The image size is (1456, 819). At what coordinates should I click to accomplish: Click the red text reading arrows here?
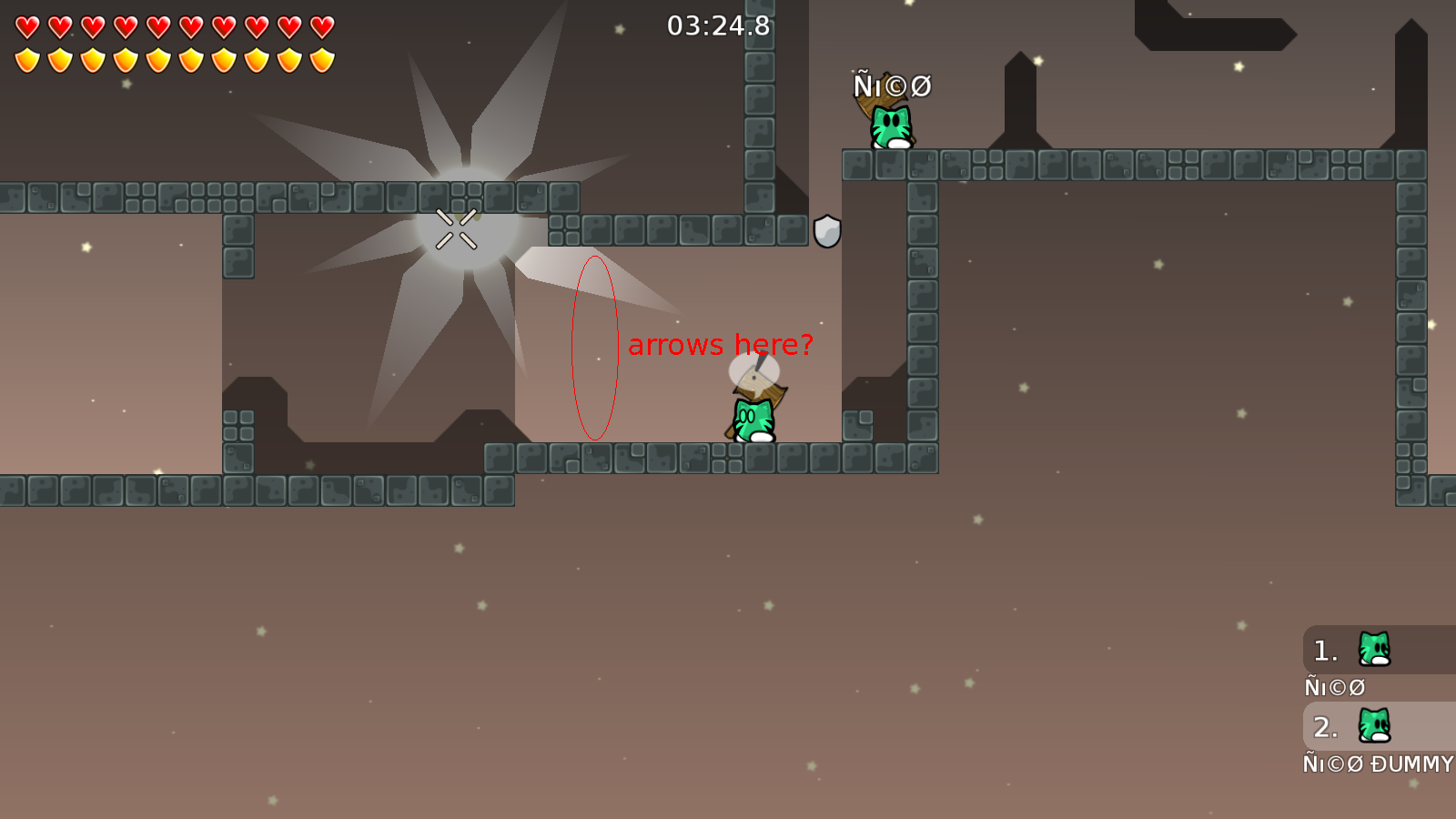pos(721,346)
